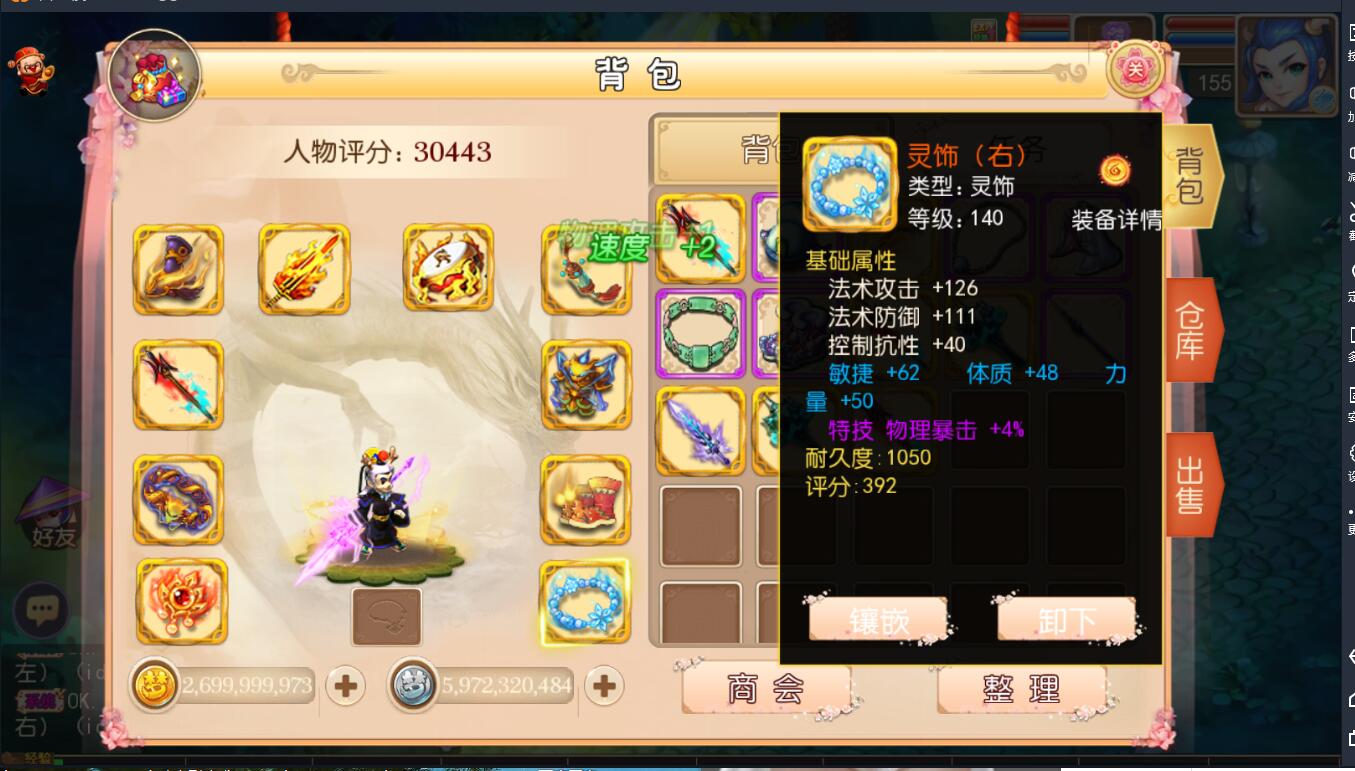Click the purple sword item in the grid
1355x771 pixels.
701,430
